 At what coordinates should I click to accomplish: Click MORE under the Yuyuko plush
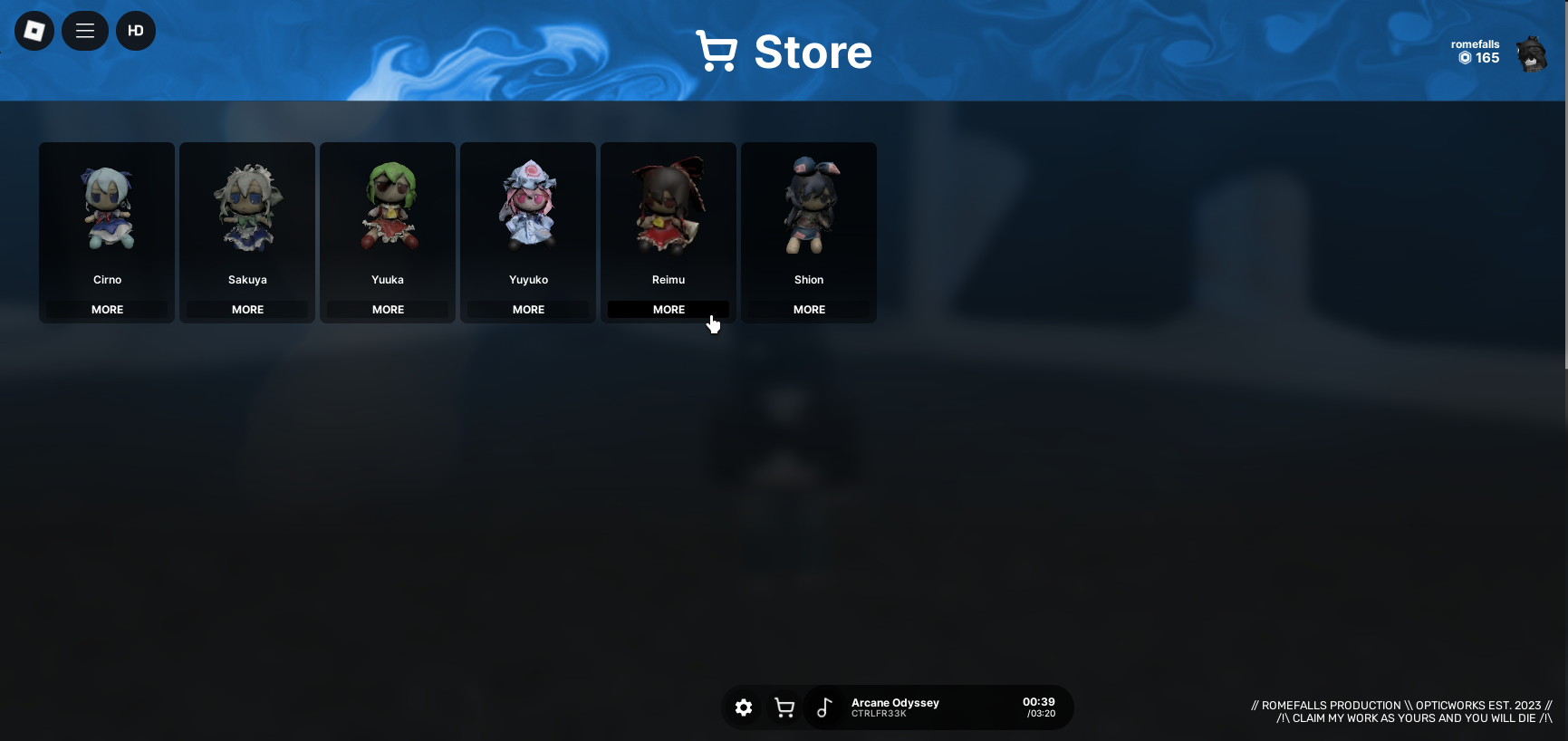(527, 309)
